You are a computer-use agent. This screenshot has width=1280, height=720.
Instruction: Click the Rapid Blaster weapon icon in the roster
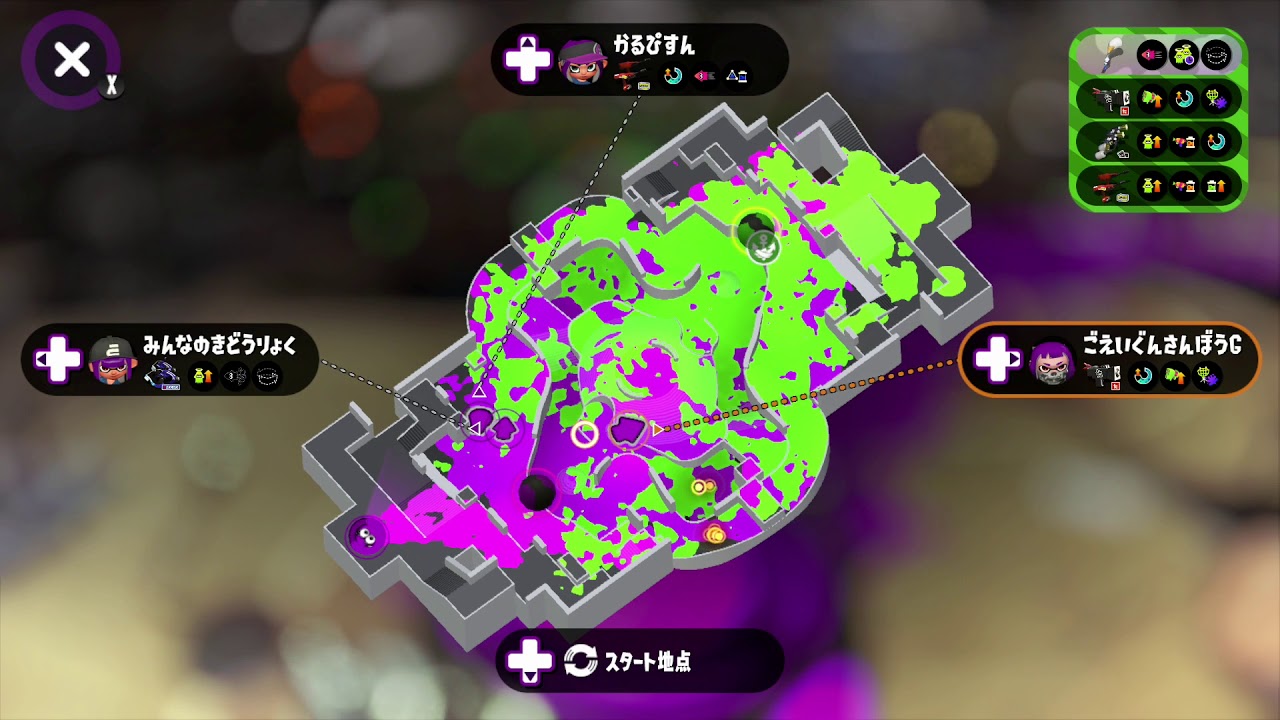(x=1110, y=187)
